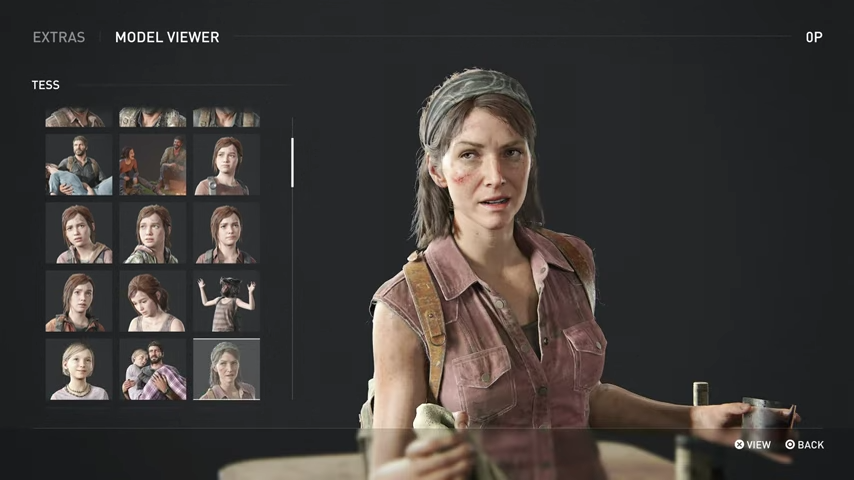Choose the girl looking down thumbnail
The width and height of the screenshot is (854, 480).
tap(152, 301)
